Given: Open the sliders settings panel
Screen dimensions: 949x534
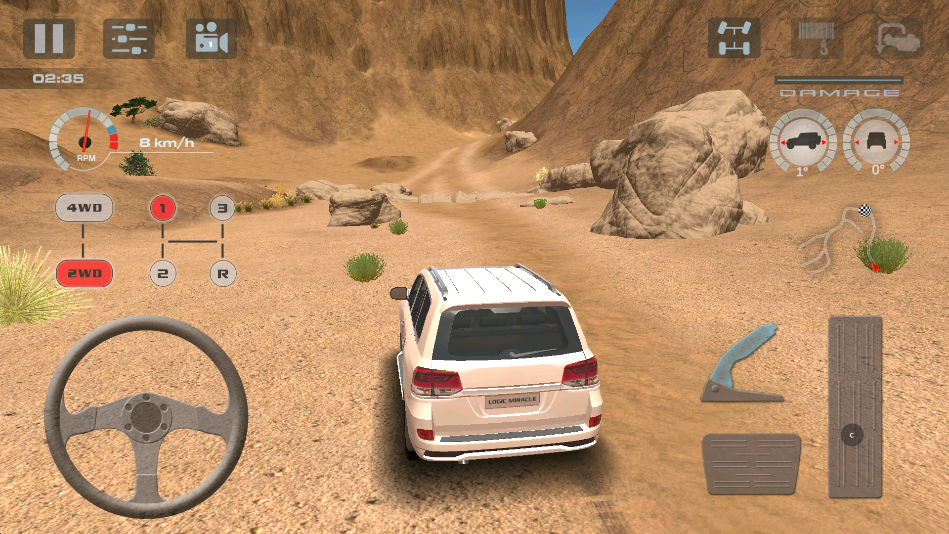Looking at the screenshot, I should [x=130, y=39].
